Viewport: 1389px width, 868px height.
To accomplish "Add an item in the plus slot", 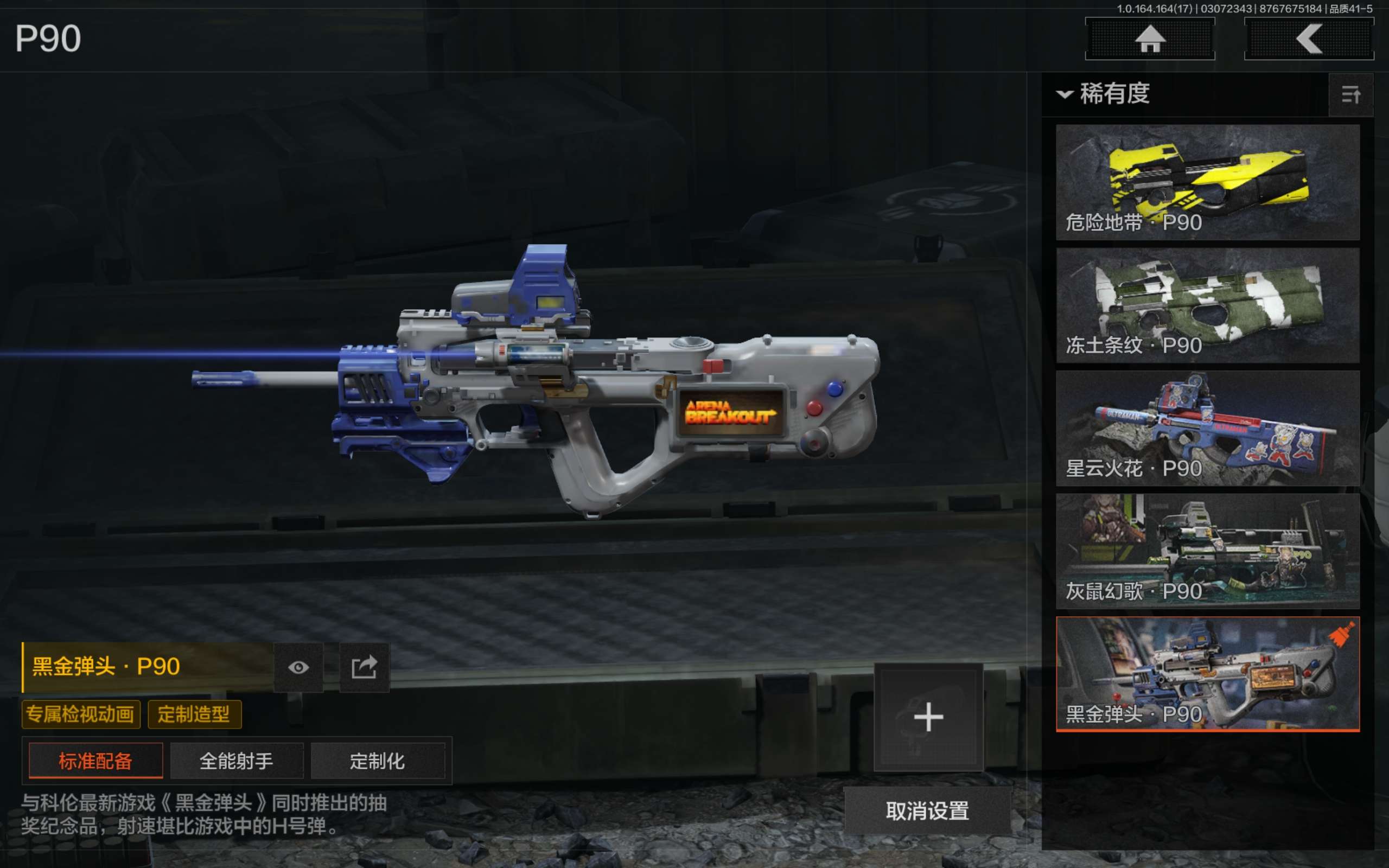I will coord(928,717).
